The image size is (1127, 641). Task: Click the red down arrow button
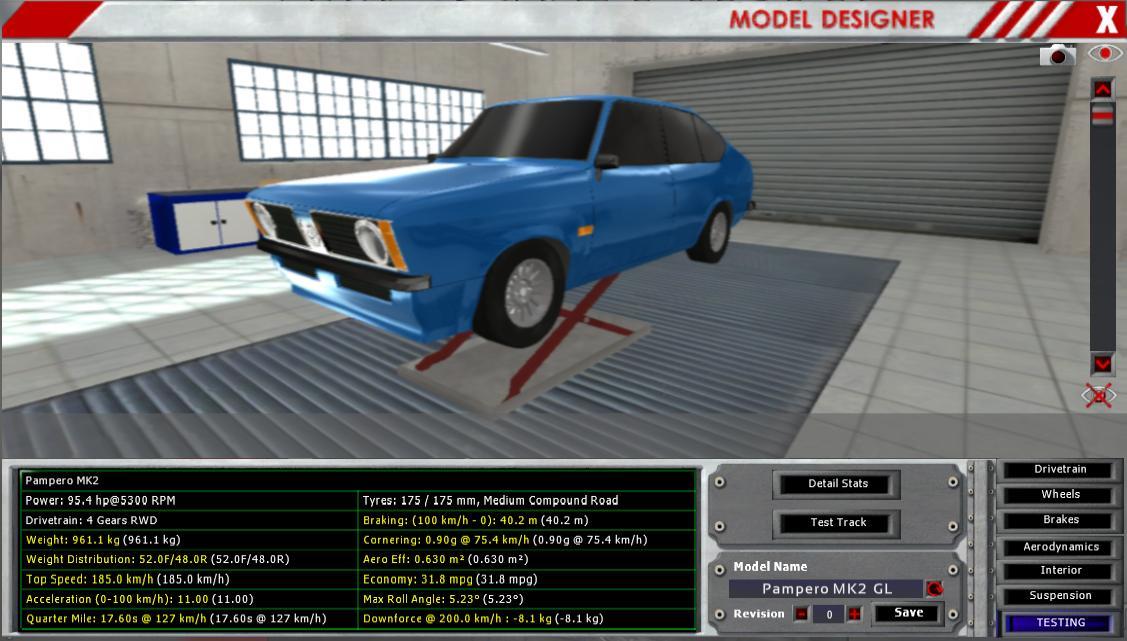point(1102,364)
